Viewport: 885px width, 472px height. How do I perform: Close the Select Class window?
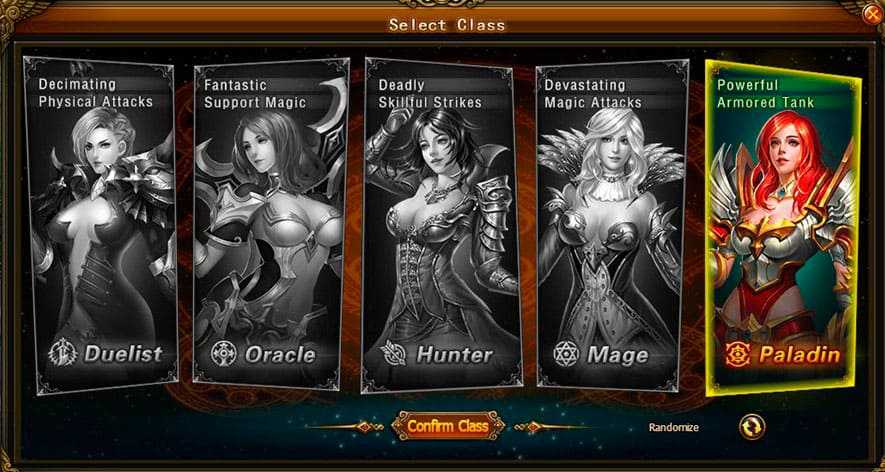pyautogui.click(x=873, y=13)
